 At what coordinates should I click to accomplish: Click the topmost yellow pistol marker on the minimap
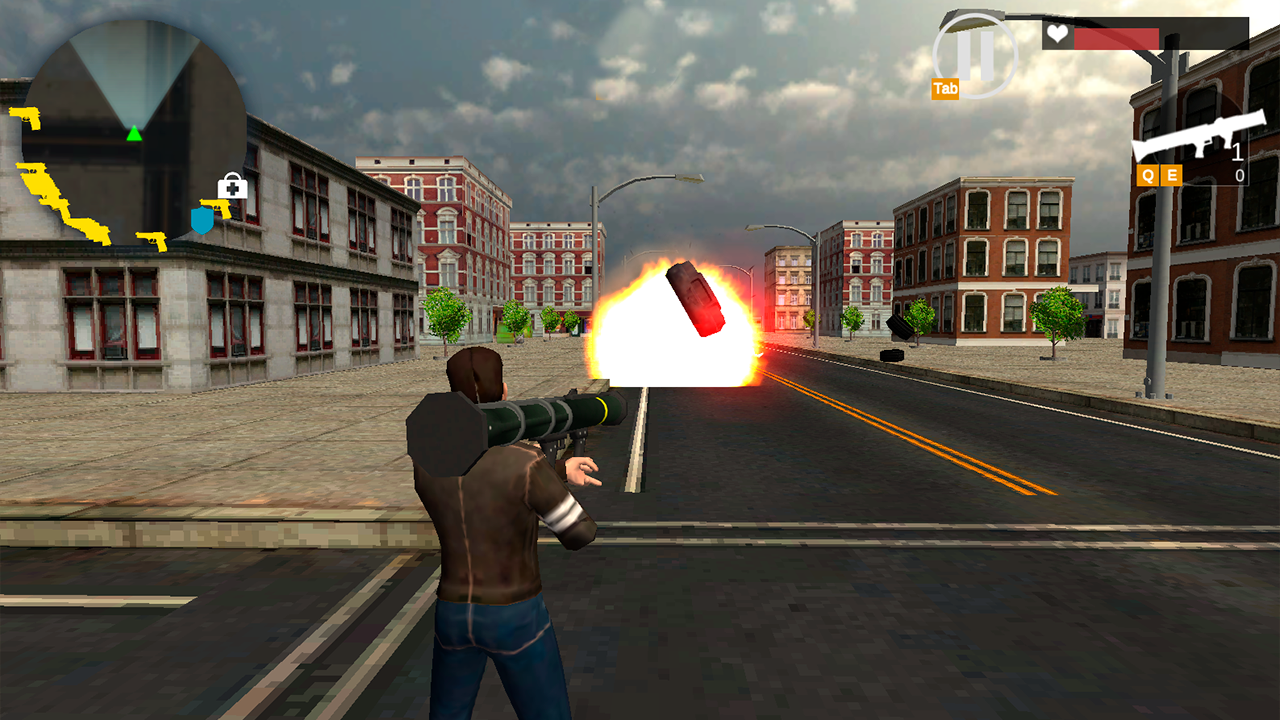pyautogui.click(x=26, y=117)
